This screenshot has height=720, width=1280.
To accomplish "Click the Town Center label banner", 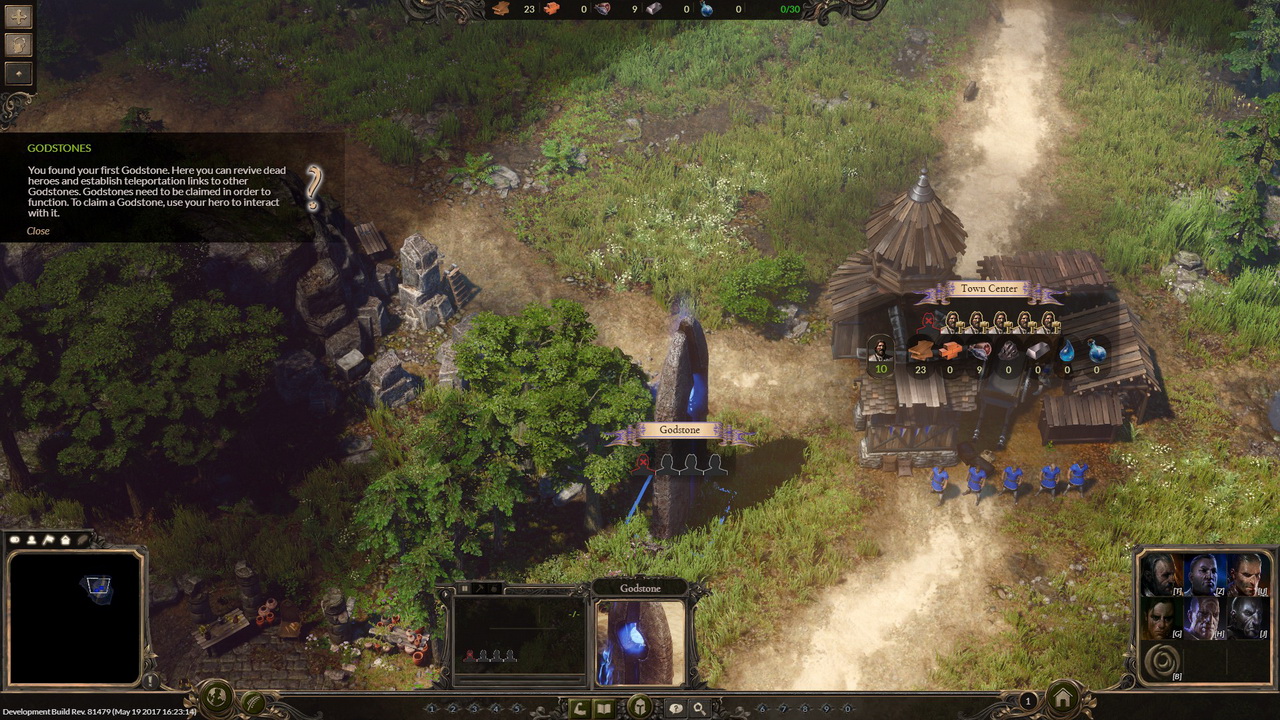I will (x=988, y=289).
